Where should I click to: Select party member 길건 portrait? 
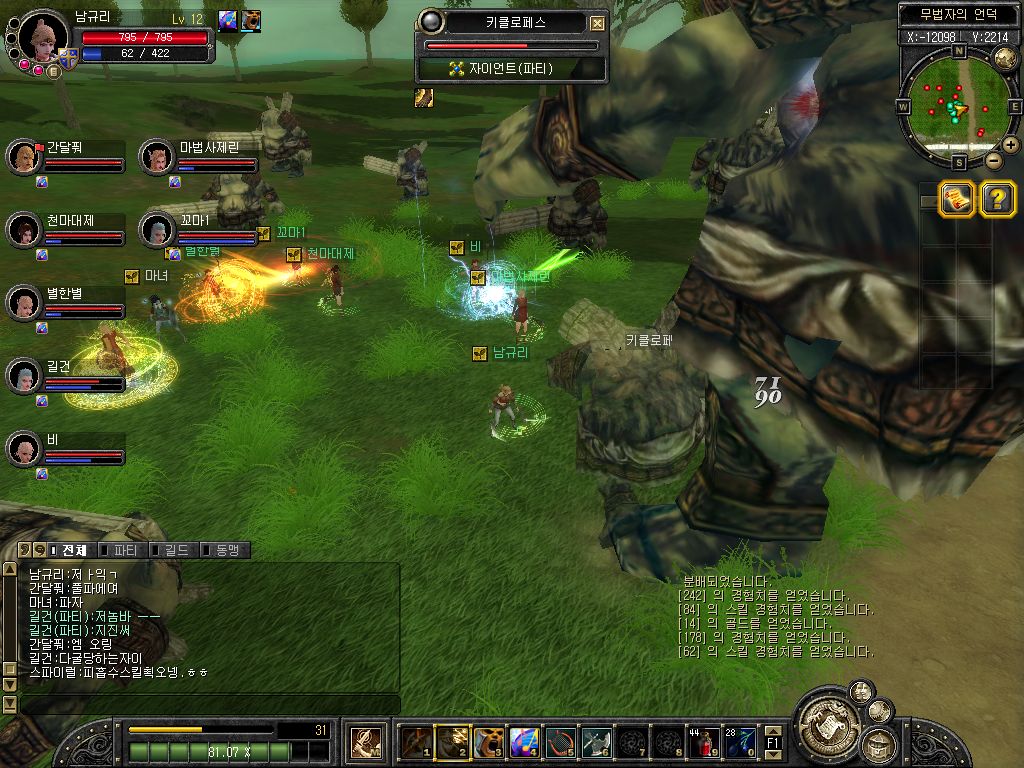[x=22, y=376]
